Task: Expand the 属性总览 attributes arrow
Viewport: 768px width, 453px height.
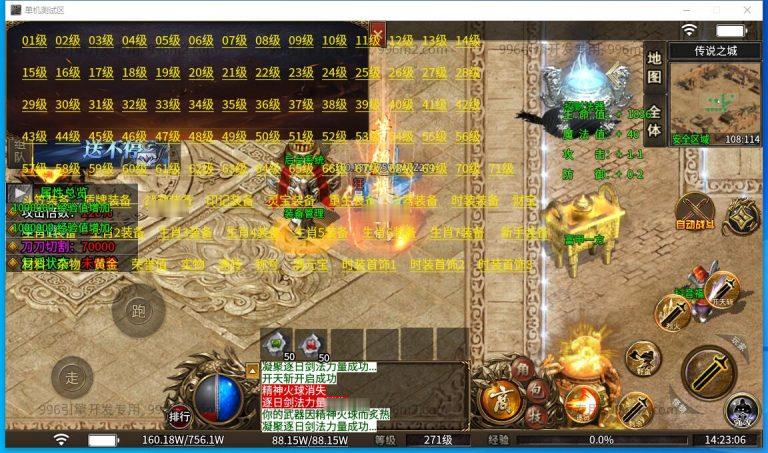Action: click(20, 192)
